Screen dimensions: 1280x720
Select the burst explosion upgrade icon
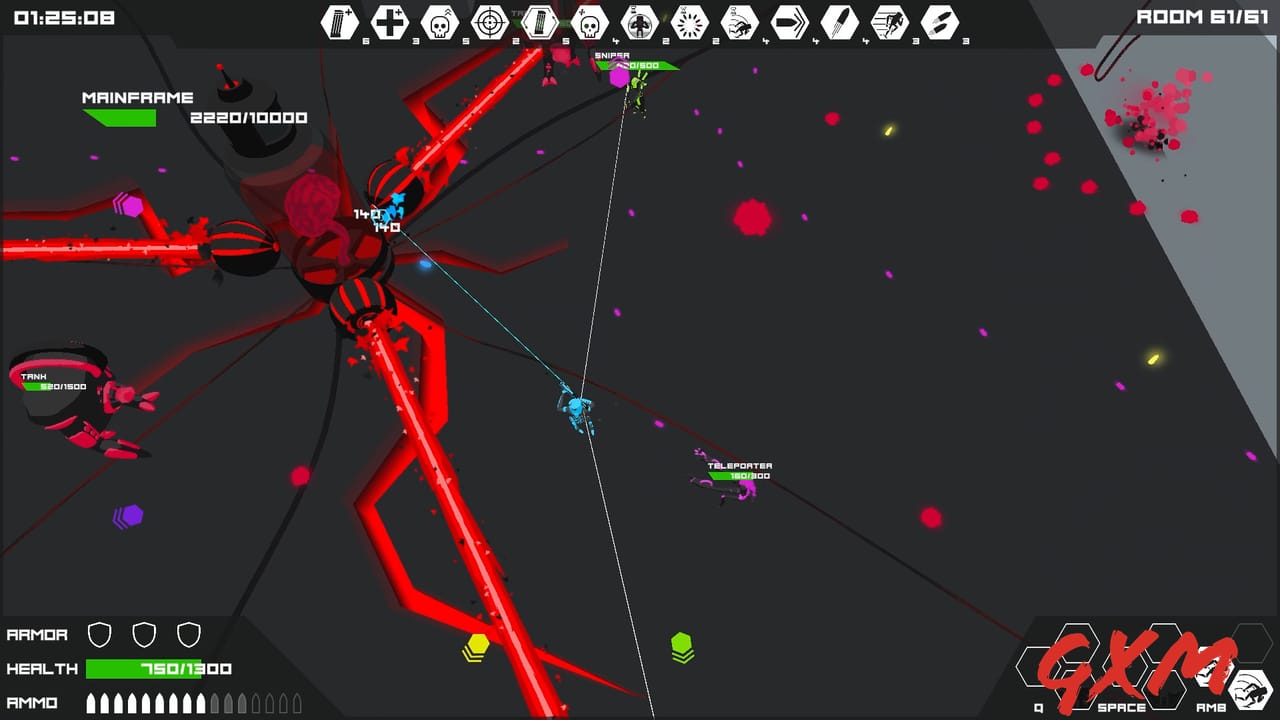pos(689,20)
